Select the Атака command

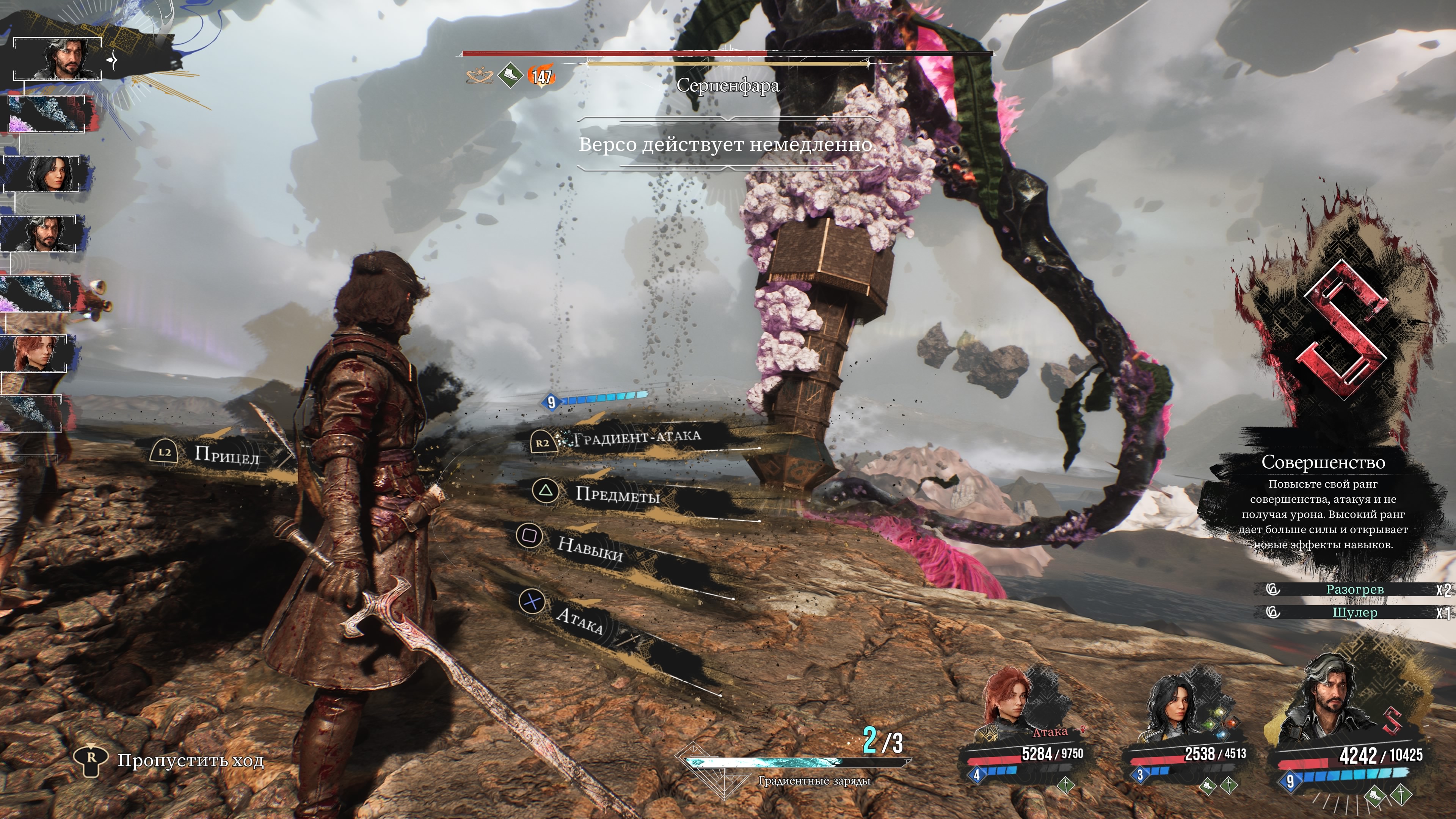coord(579,620)
